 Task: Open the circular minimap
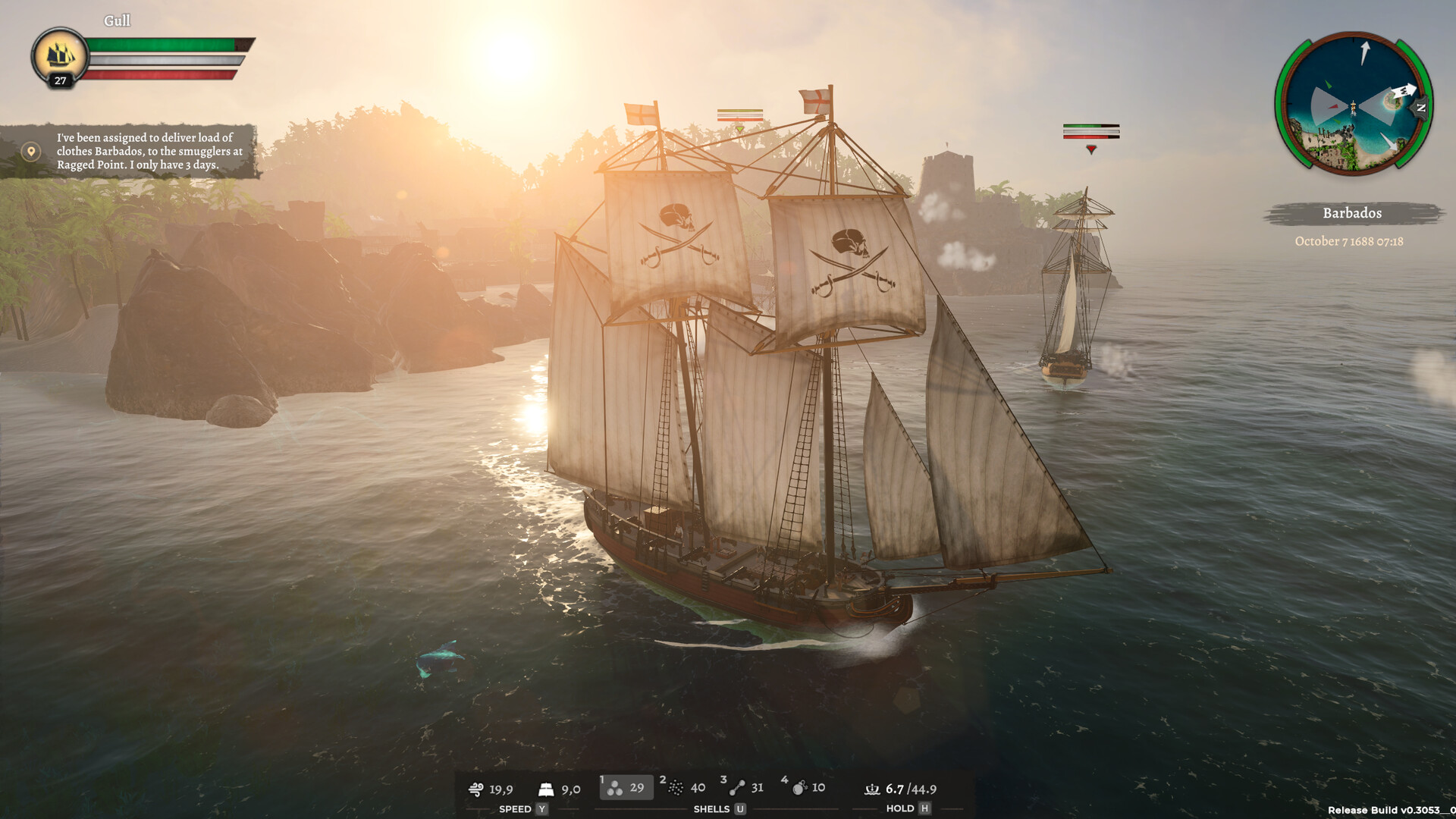coord(1353,103)
